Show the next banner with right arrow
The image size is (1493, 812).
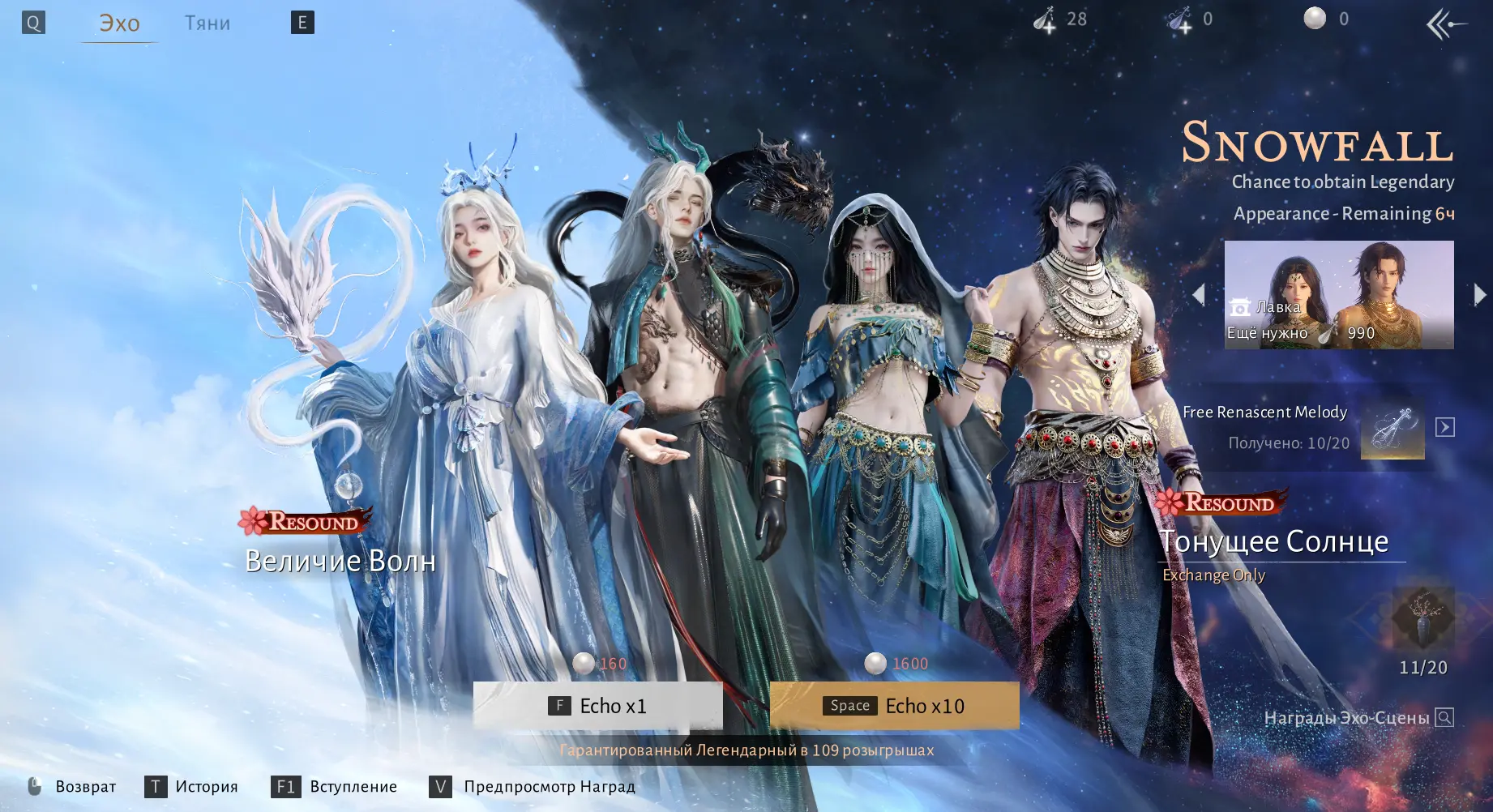point(1479,295)
